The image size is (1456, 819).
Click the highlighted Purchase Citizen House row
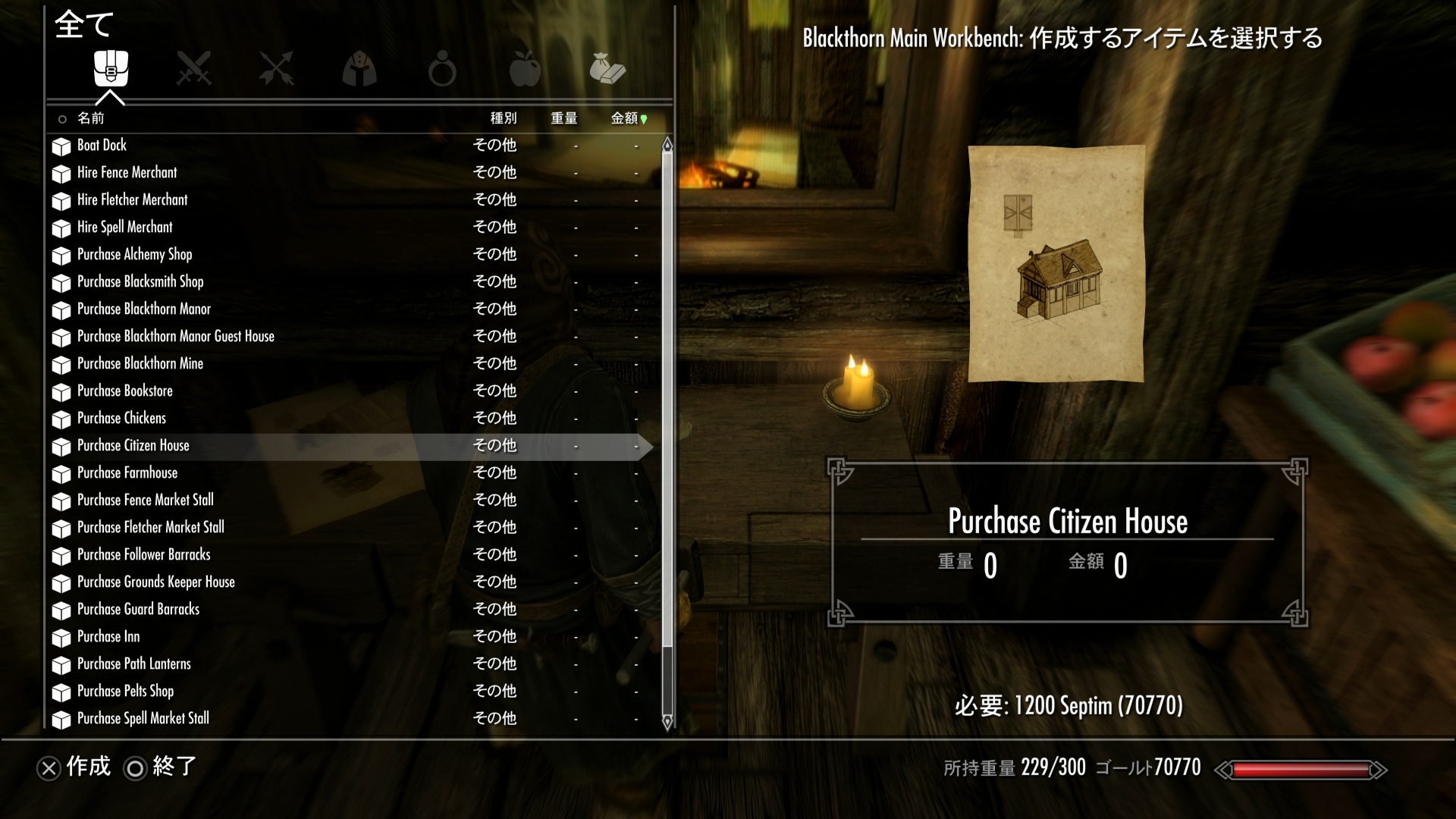(x=133, y=446)
